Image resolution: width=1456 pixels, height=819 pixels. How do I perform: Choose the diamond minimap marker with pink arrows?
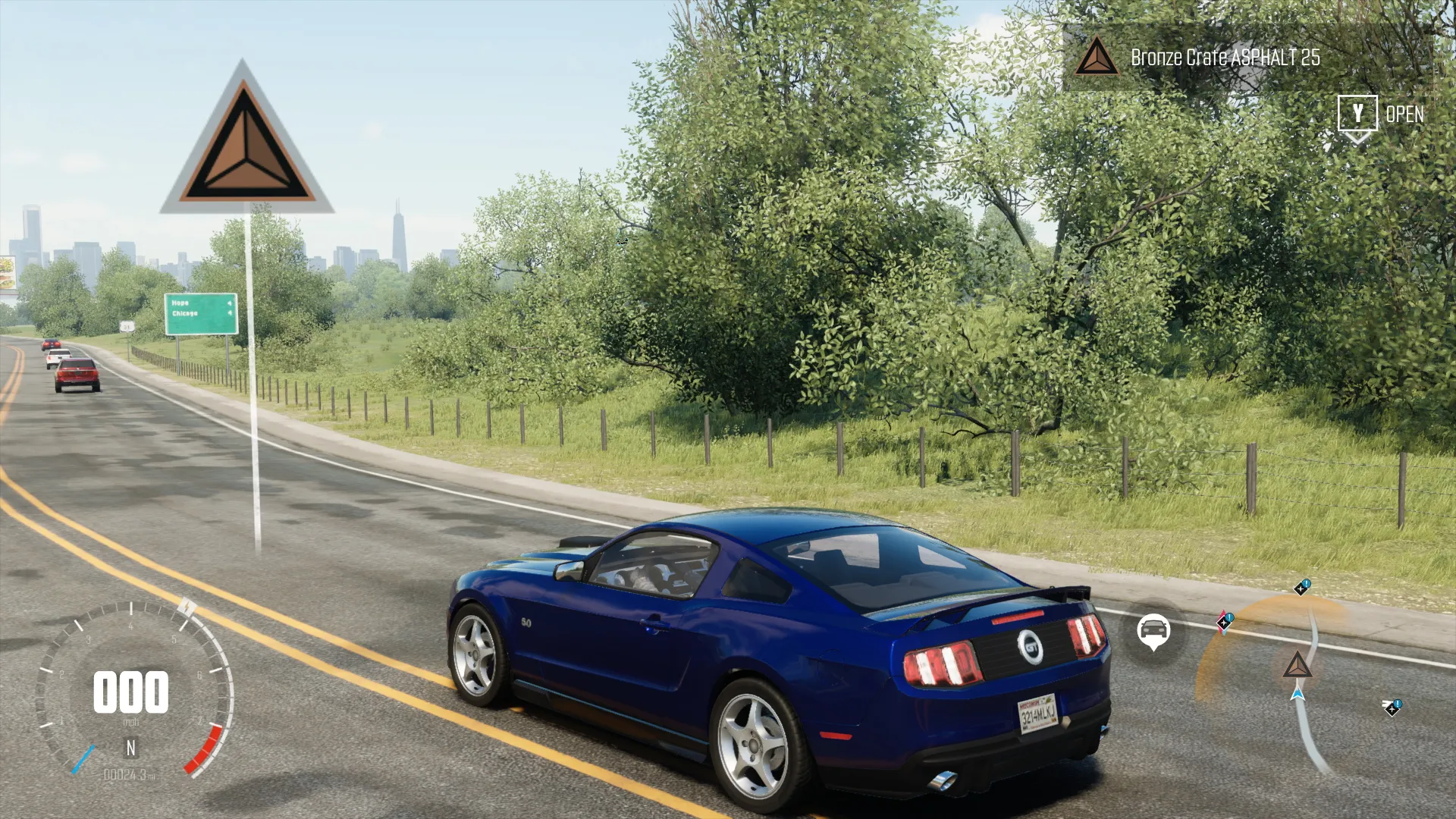1224,622
